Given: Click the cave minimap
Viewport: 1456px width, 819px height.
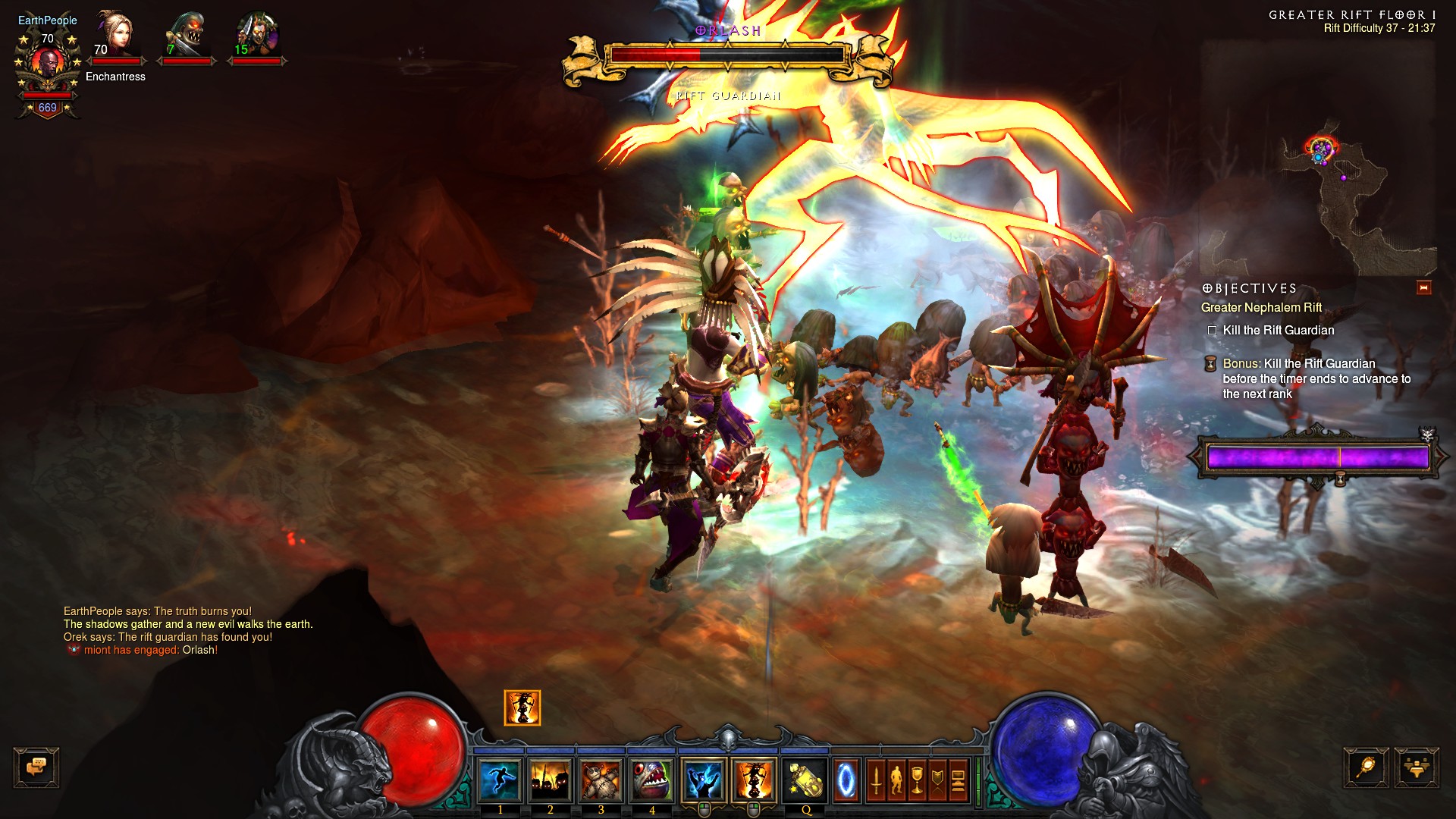Looking at the screenshot, I should point(1335,197).
